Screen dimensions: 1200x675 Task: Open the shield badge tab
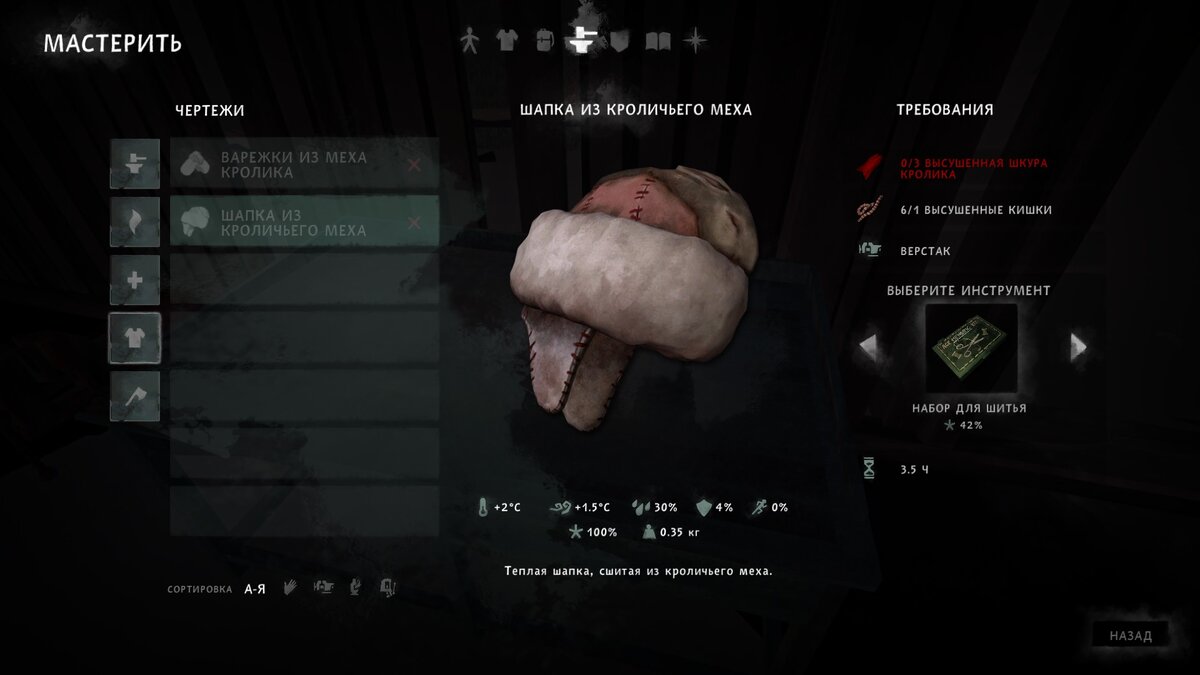619,40
